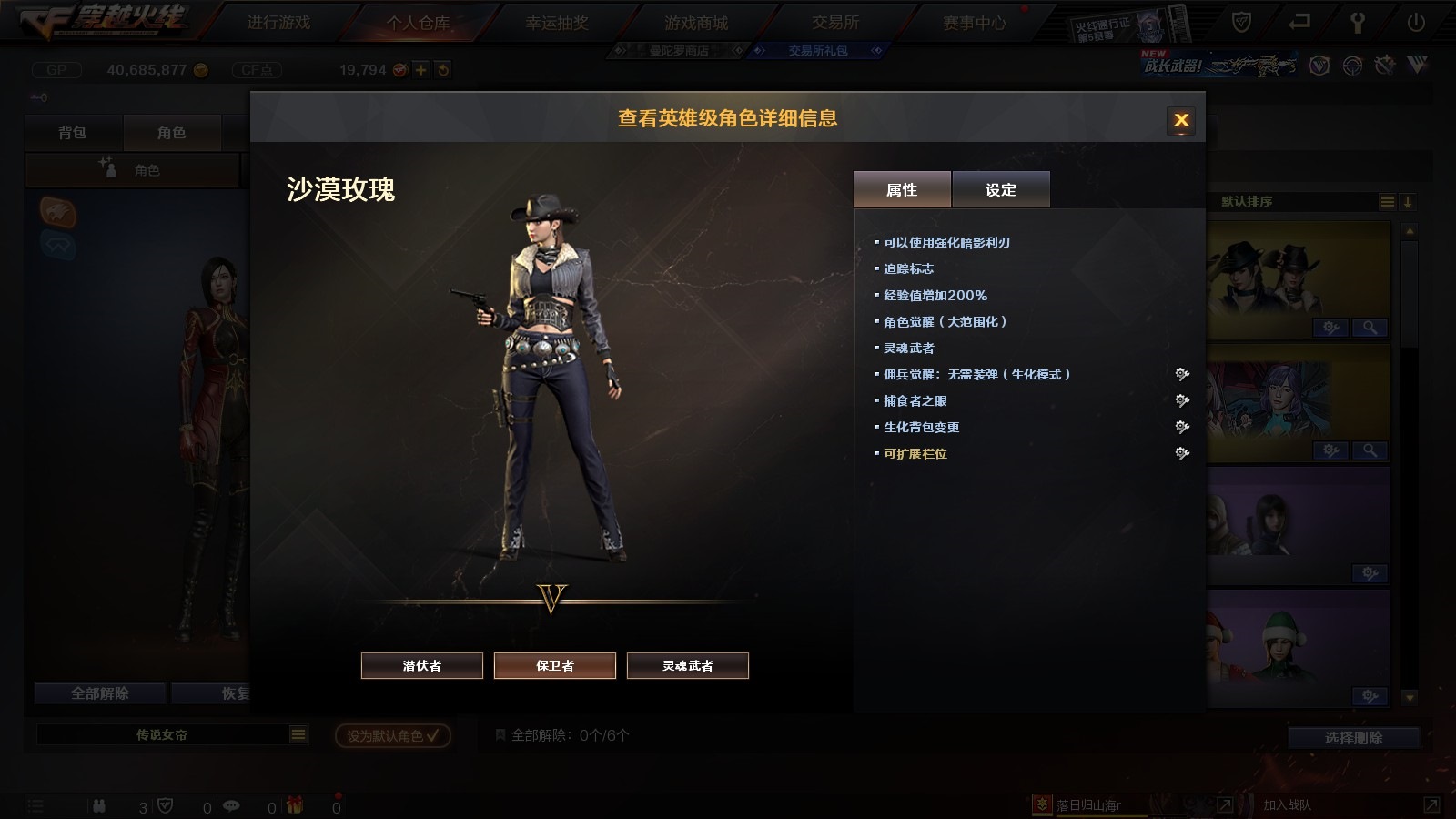Open settings gear for 佣兵觉醒 attribute

(x=1182, y=374)
